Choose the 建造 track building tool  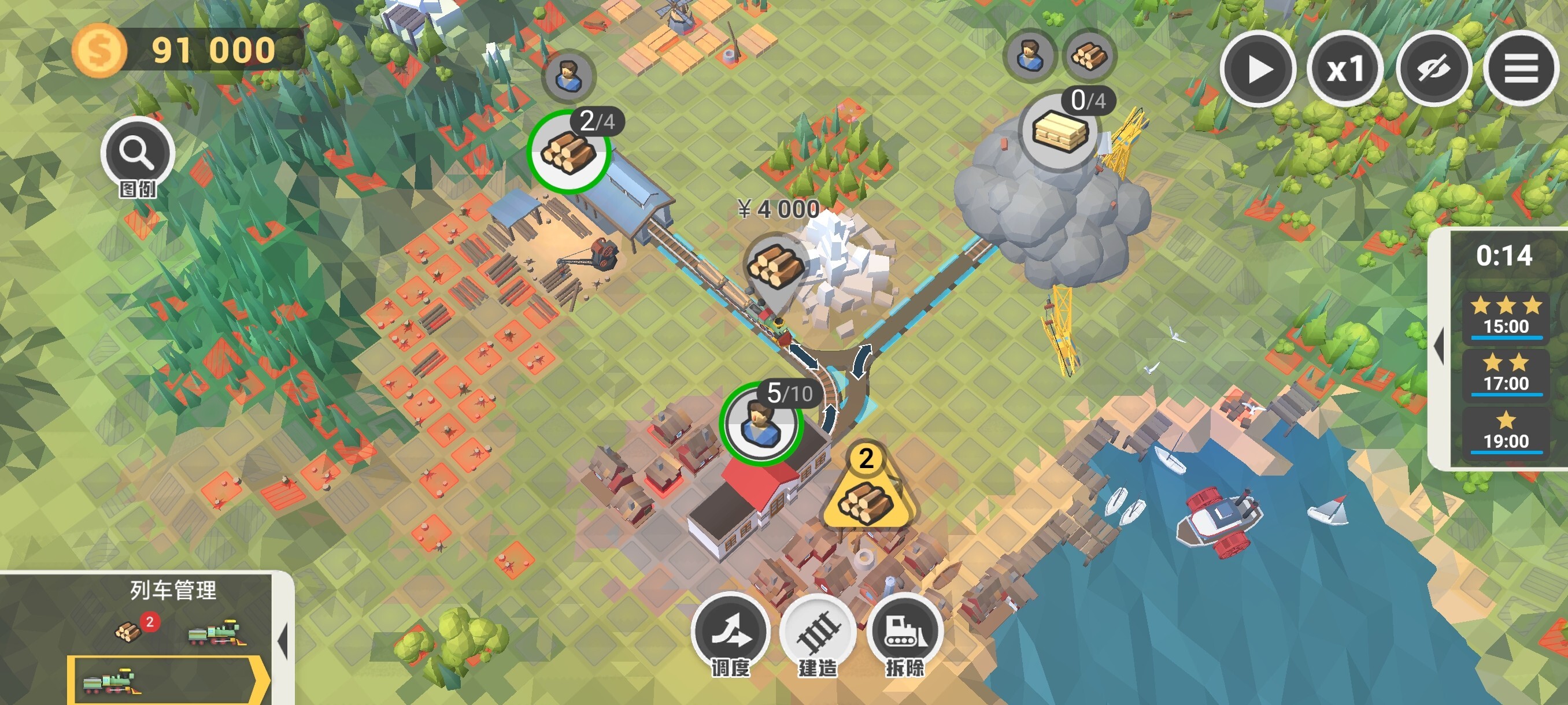tap(818, 633)
